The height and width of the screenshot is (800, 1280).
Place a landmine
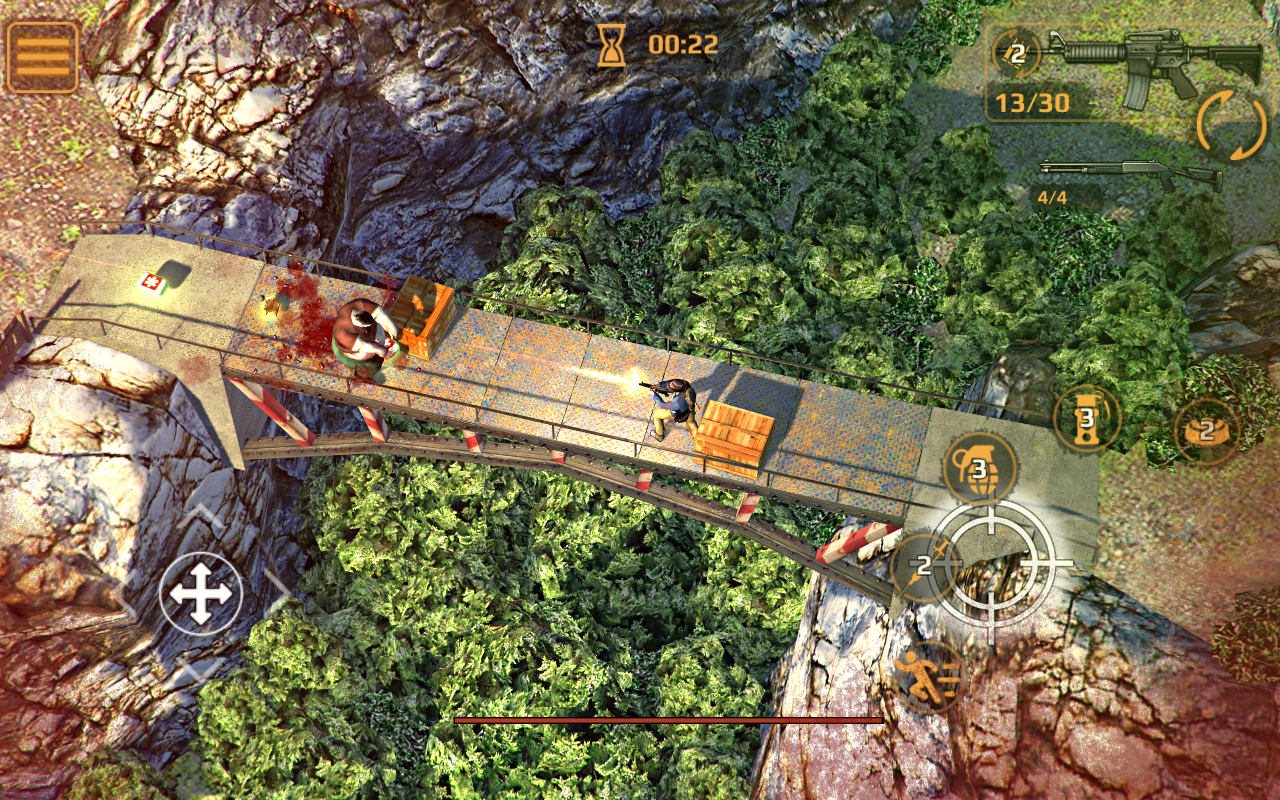(x=1206, y=431)
